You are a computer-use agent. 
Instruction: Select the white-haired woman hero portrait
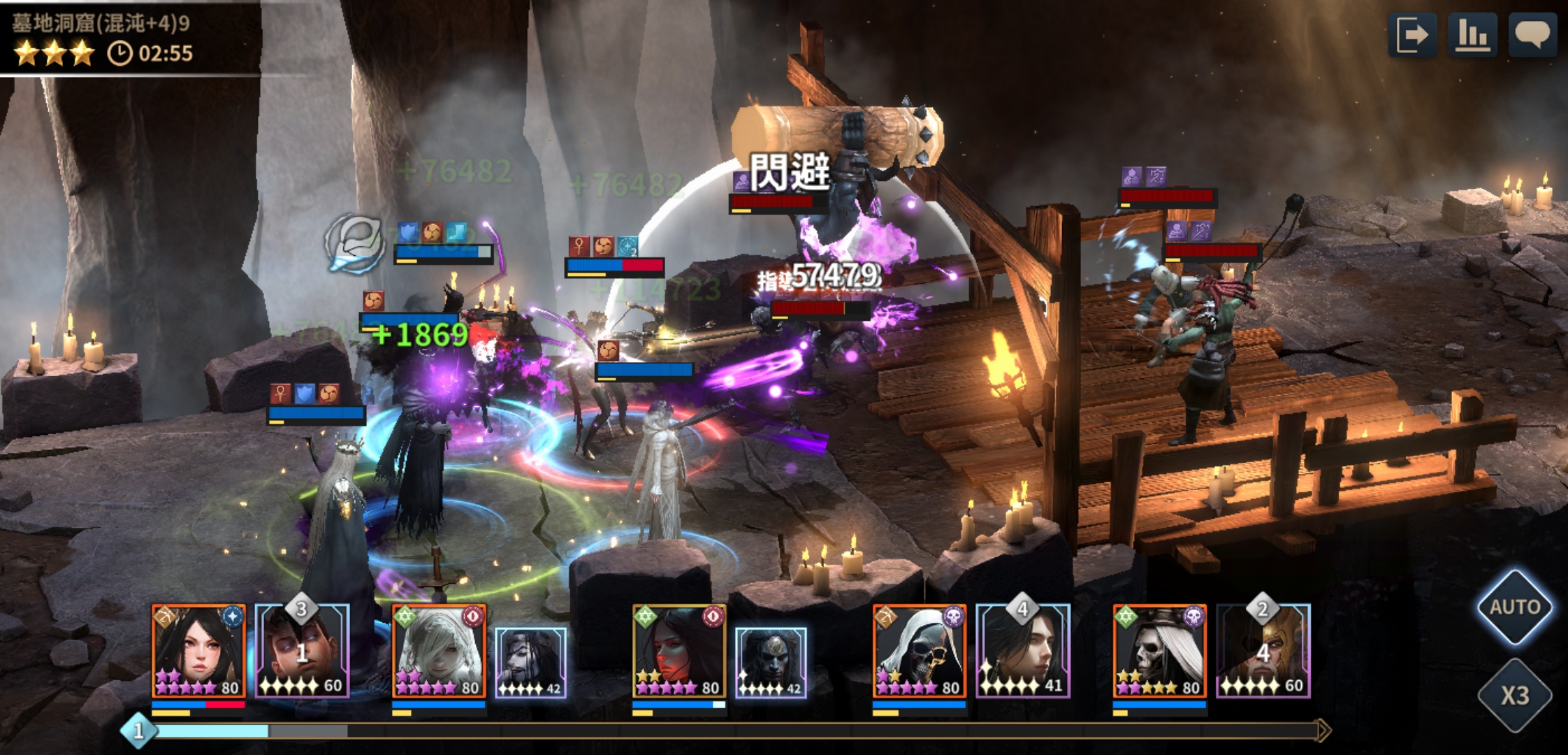point(439,651)
